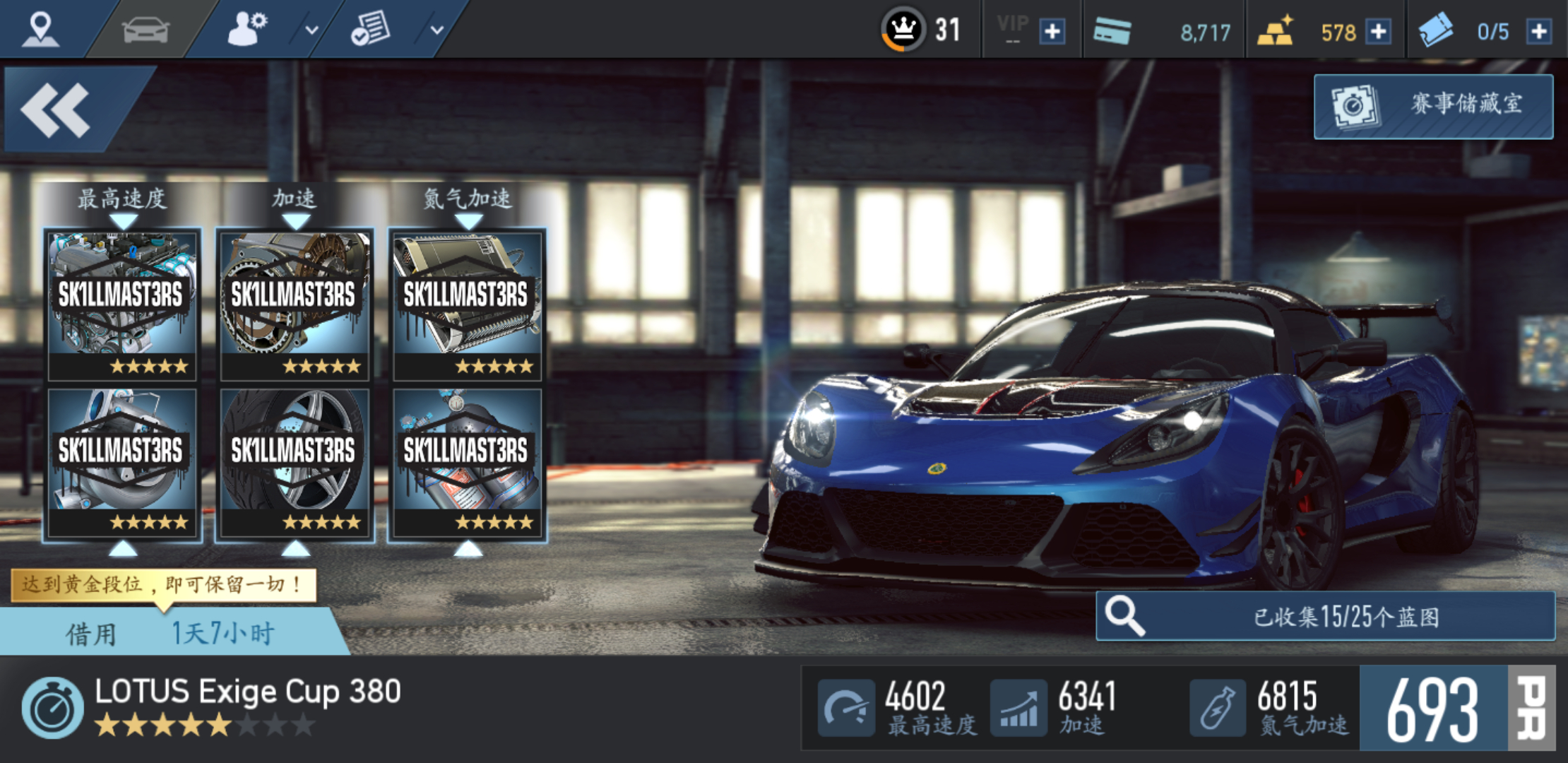Buy more gold with the plus button
Viewport: 1568px width, 763px height.
[1378, 32]
